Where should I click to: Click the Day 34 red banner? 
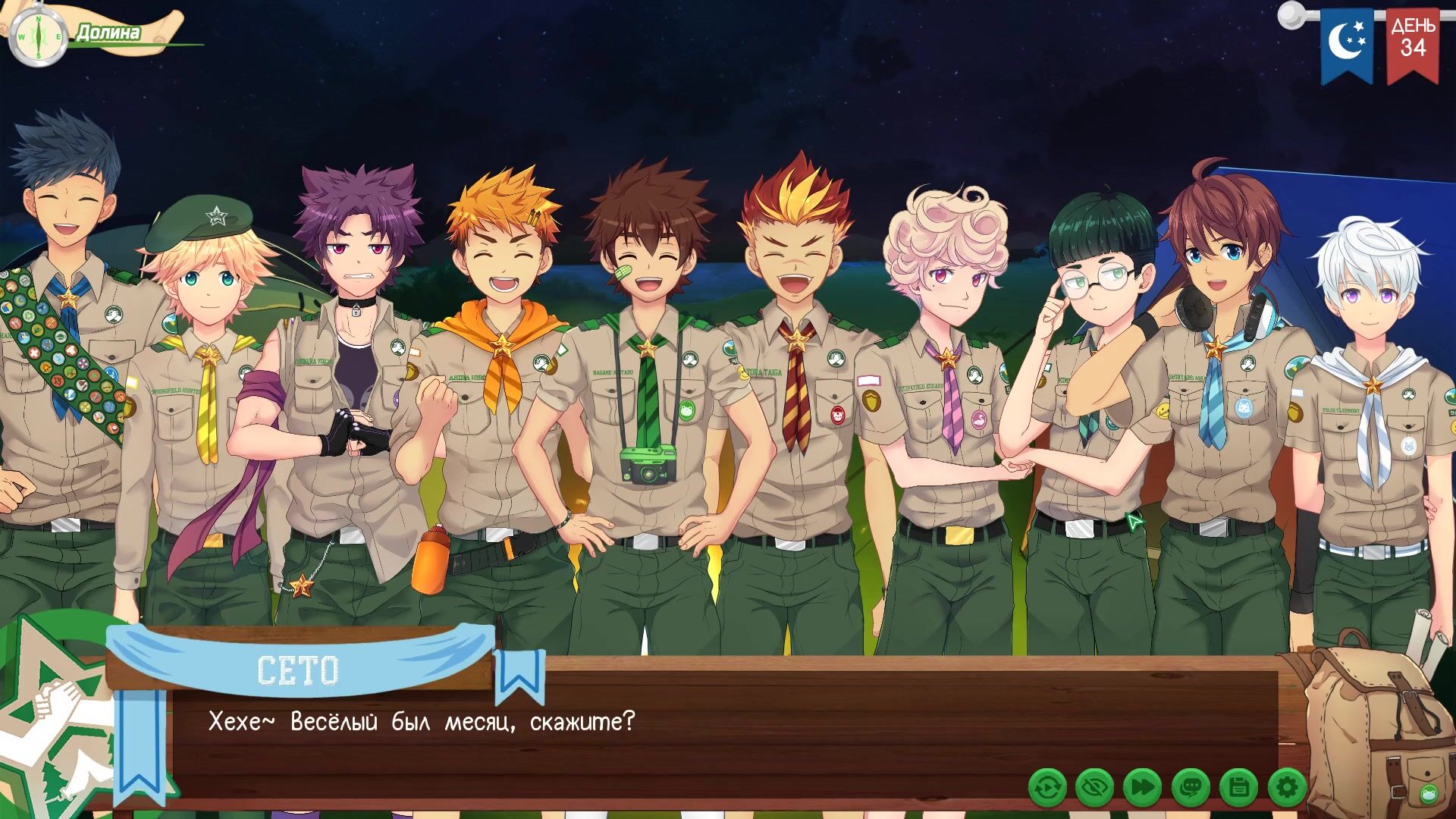1413,44
